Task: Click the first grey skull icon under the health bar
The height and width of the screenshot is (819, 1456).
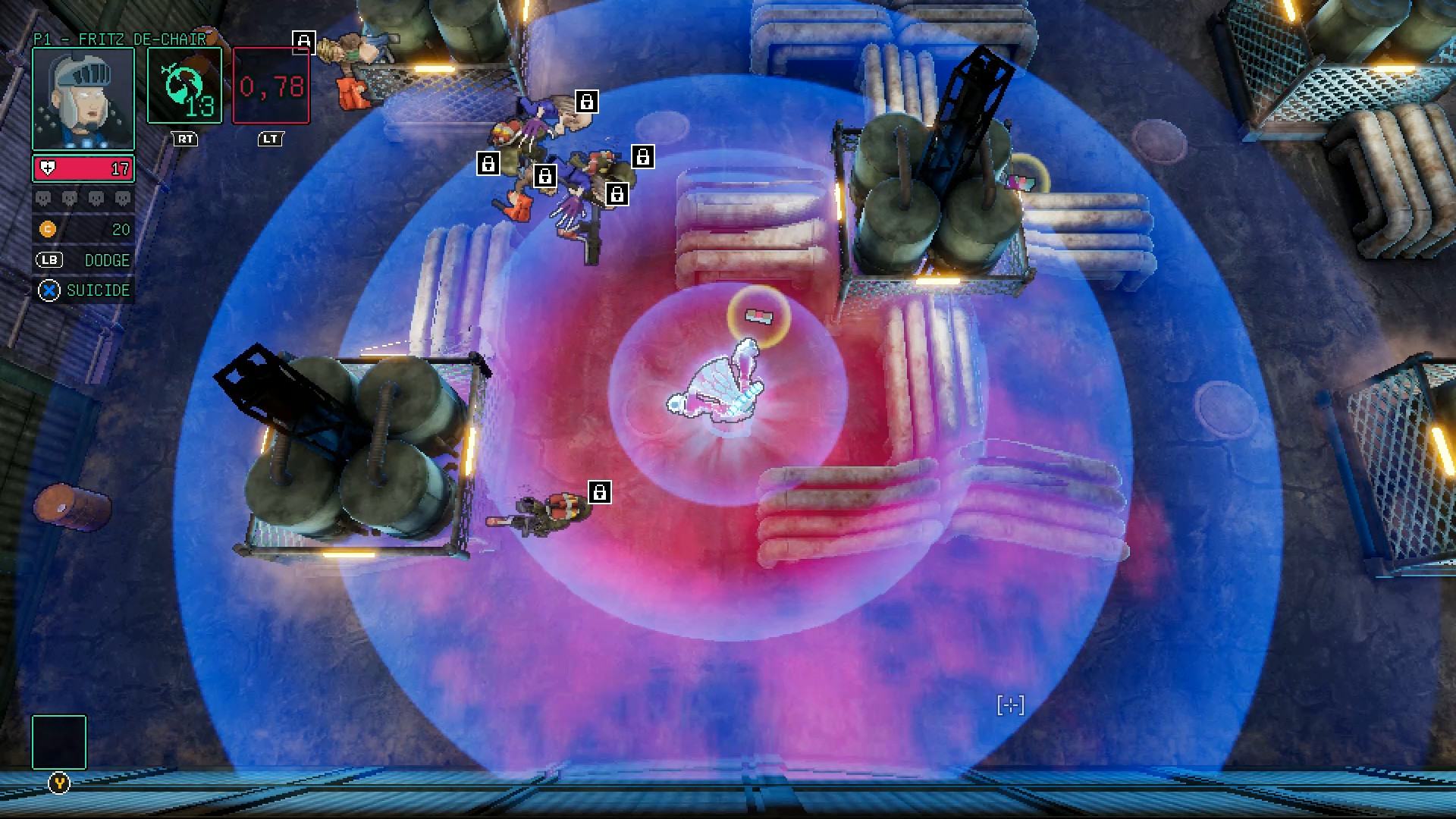Action: [x=42, y=198]
